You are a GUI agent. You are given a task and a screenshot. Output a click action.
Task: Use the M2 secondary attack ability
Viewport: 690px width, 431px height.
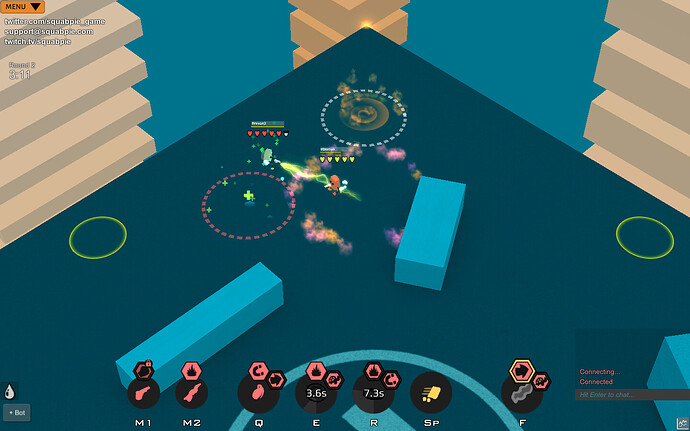click(191, 392)
